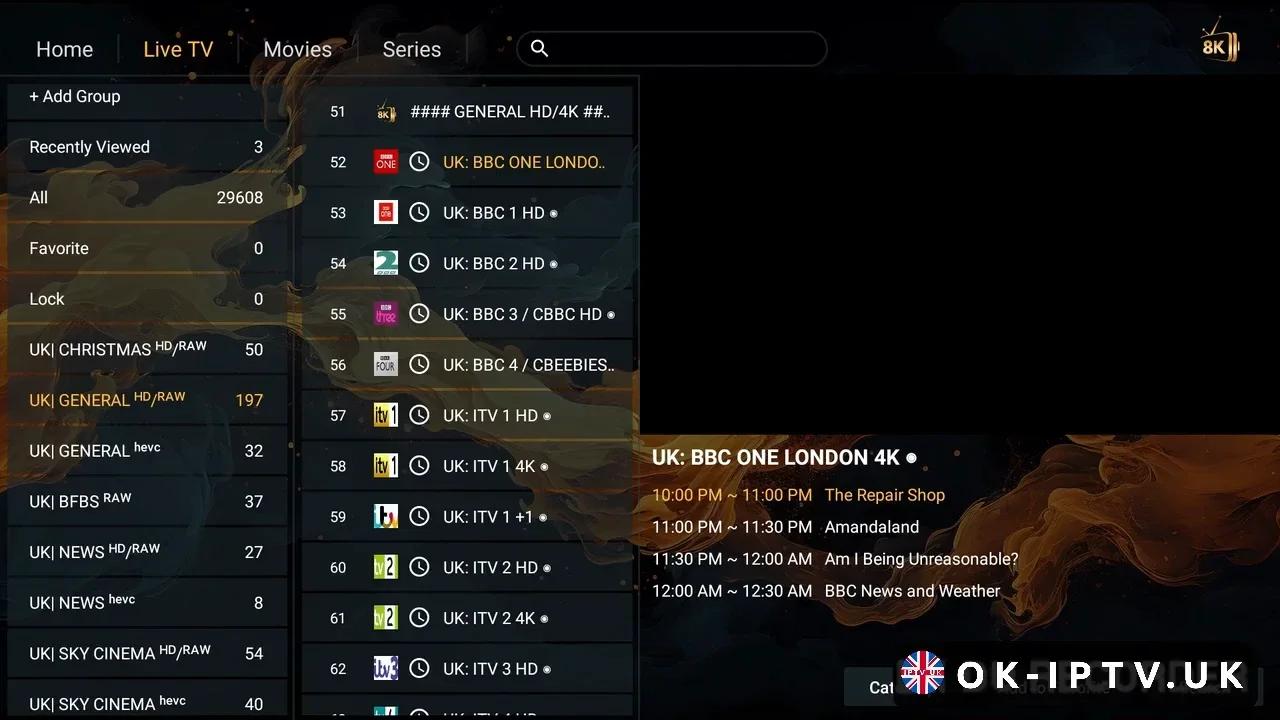Click the ITV 1 logo on channel 57
Viewport: 1280px width, 720px height.
click(385, 415)
